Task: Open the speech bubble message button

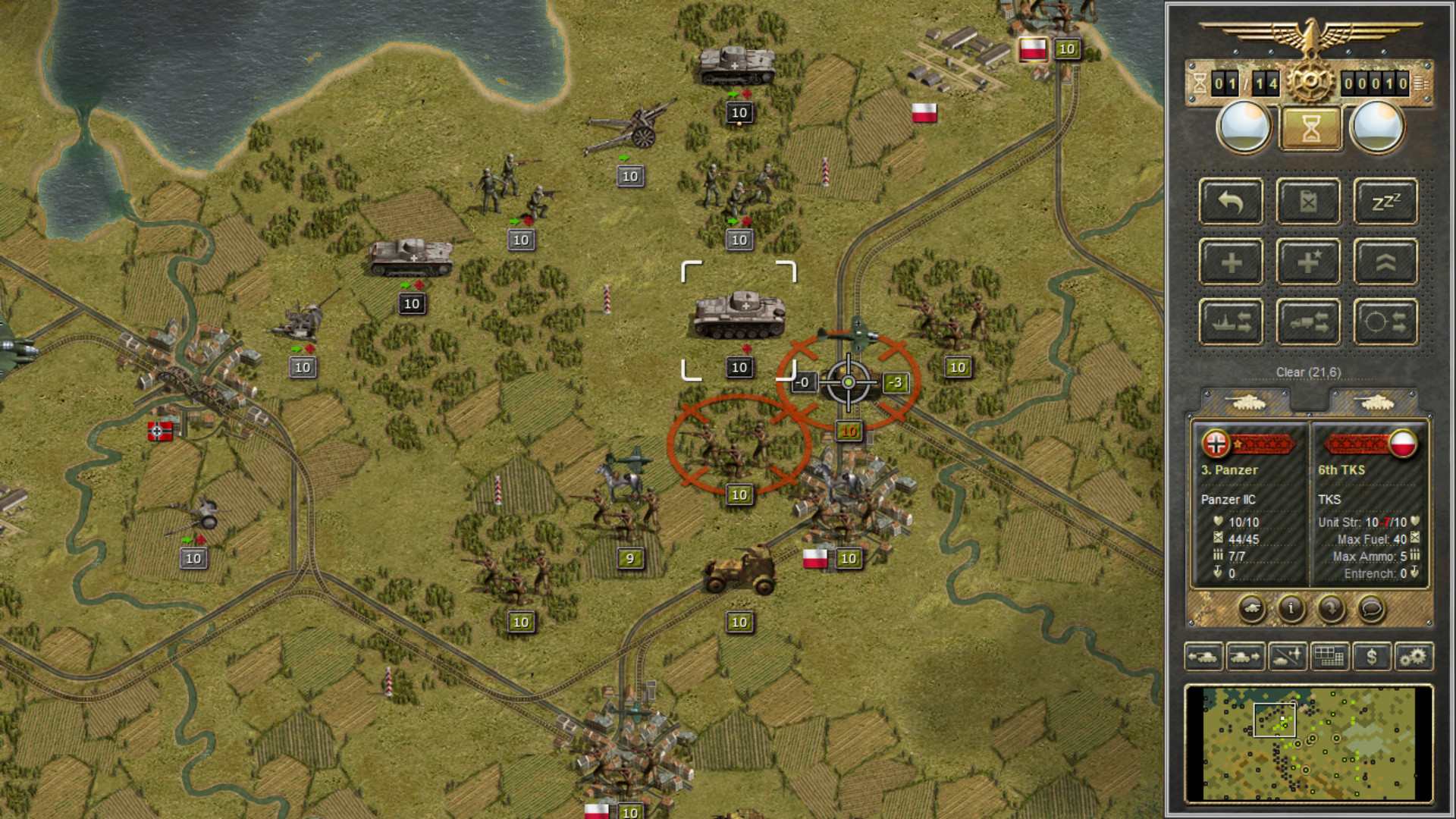Action: point(1370,608)
